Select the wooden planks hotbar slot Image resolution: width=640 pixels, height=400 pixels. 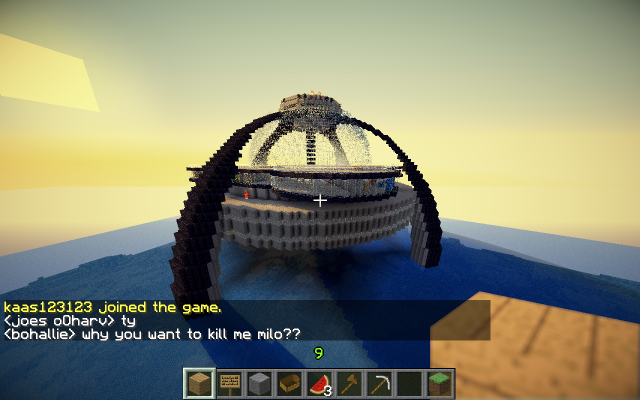pos(200,383)
